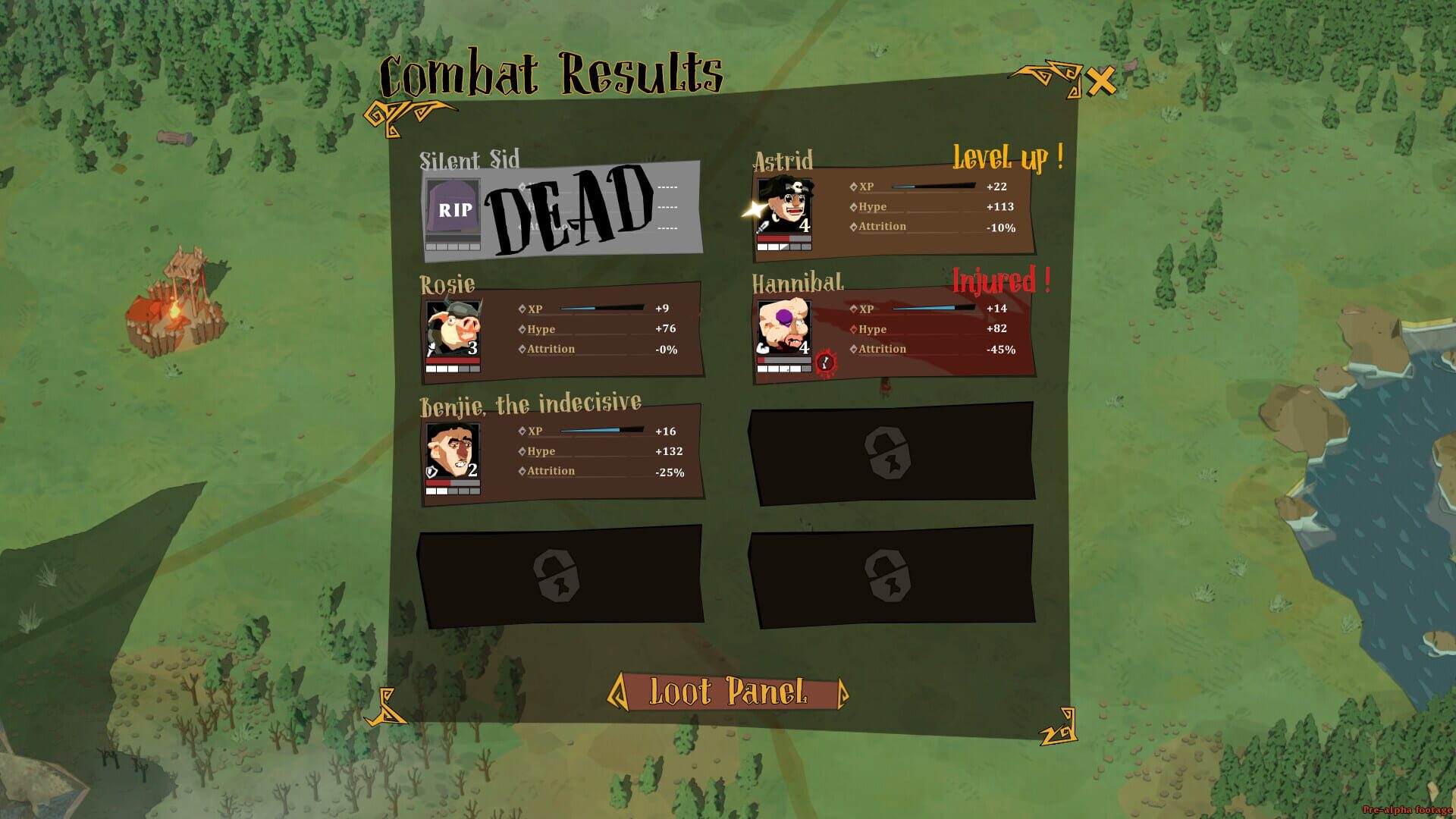Expand loot using the left arrow beside Loot Panel

point(620,692)
